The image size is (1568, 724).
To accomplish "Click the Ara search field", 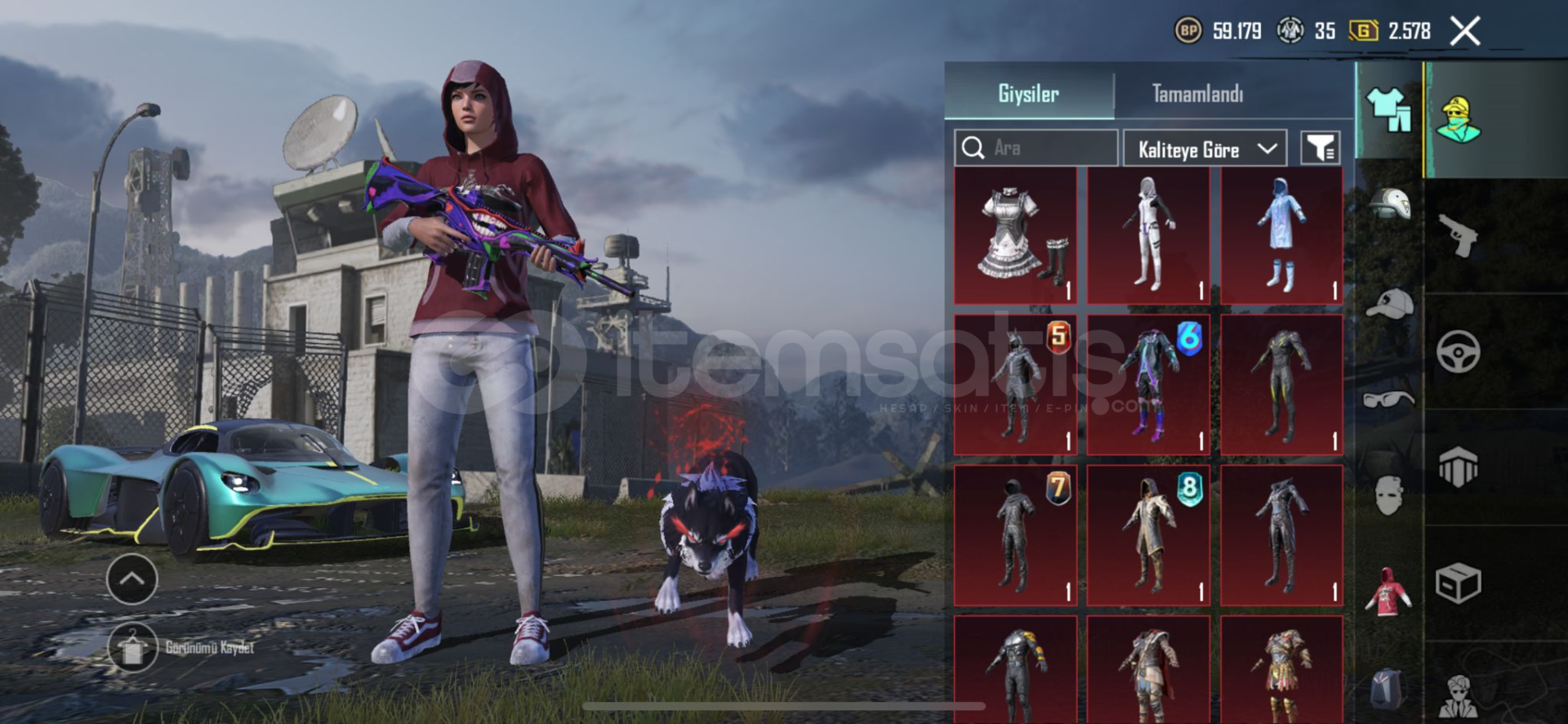I will click(x=1036, y=148).
